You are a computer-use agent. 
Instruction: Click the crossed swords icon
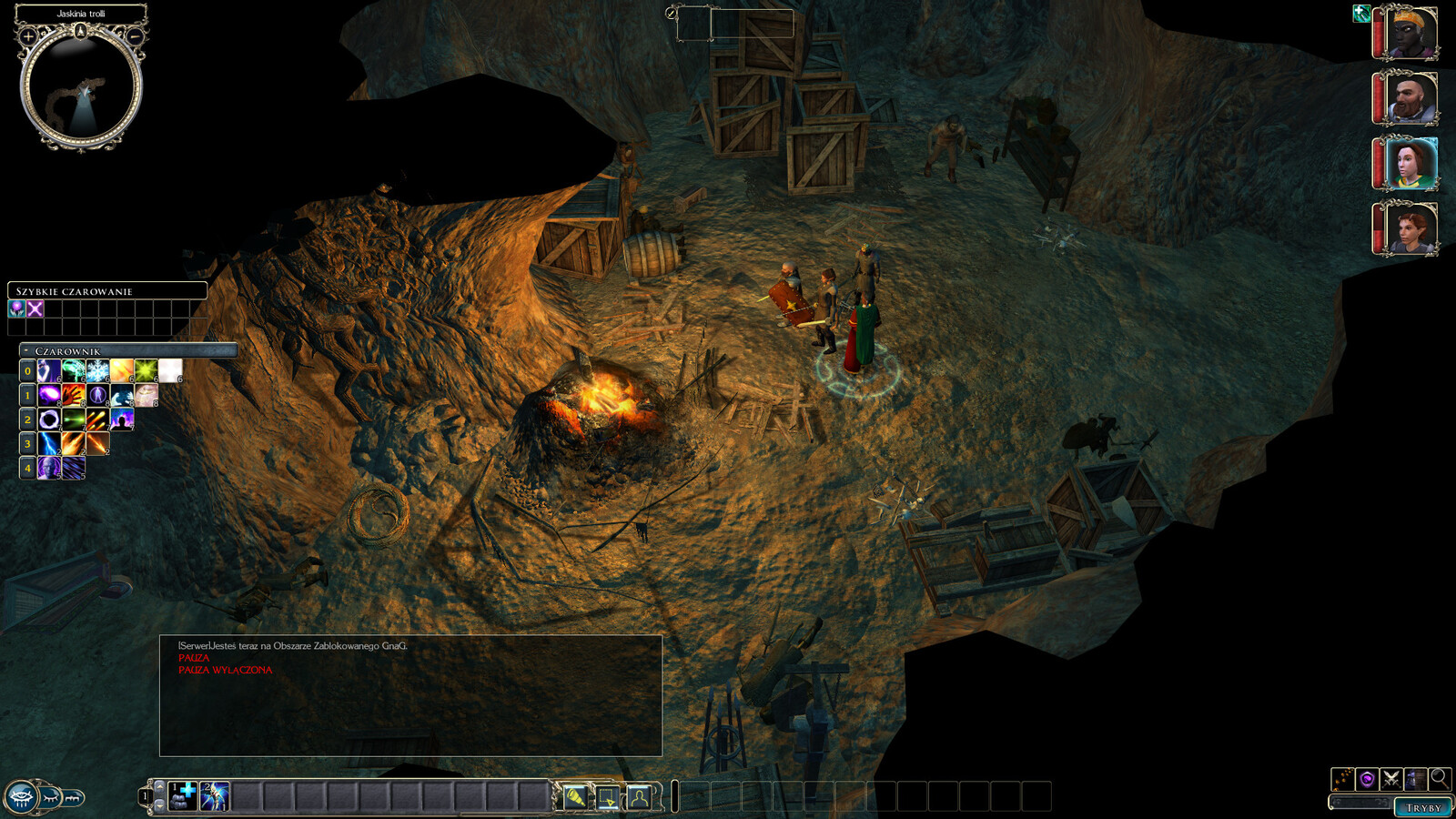pos(1390,779)
